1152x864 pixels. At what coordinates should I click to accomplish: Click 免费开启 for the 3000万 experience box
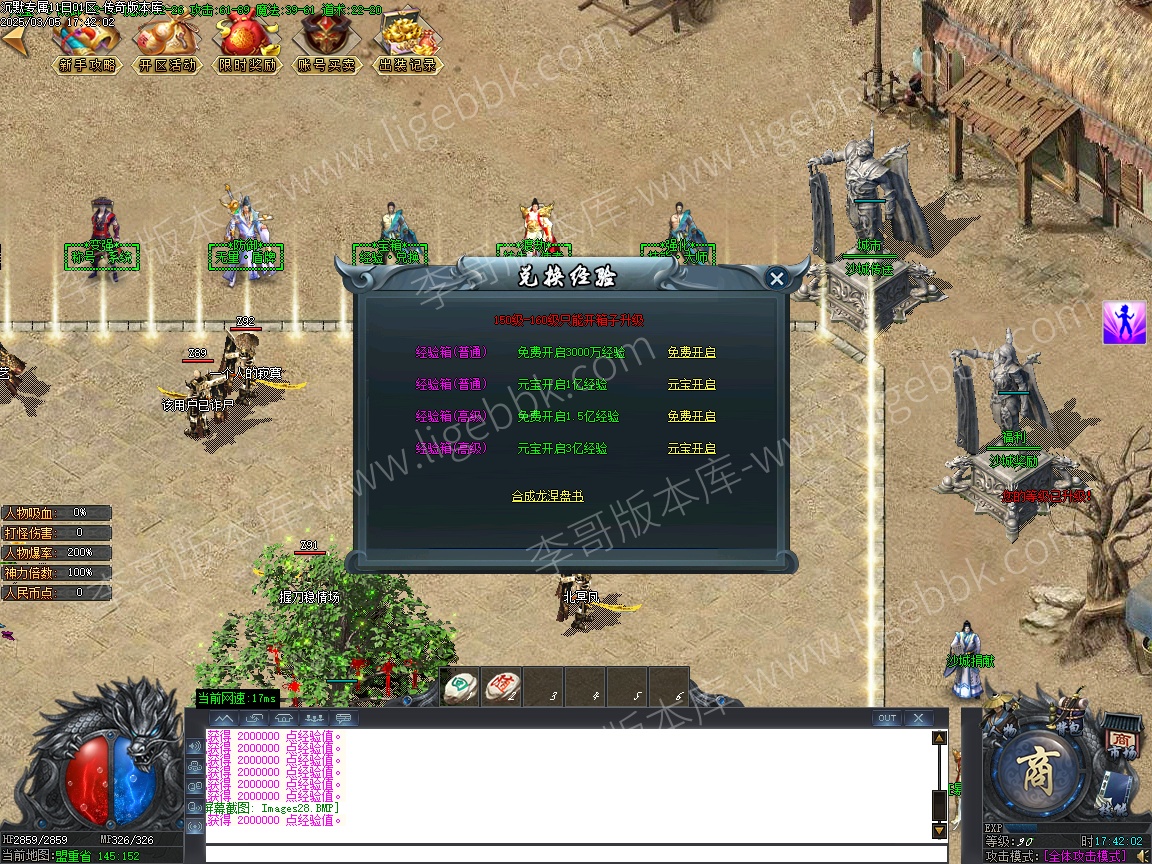(691, 353)
